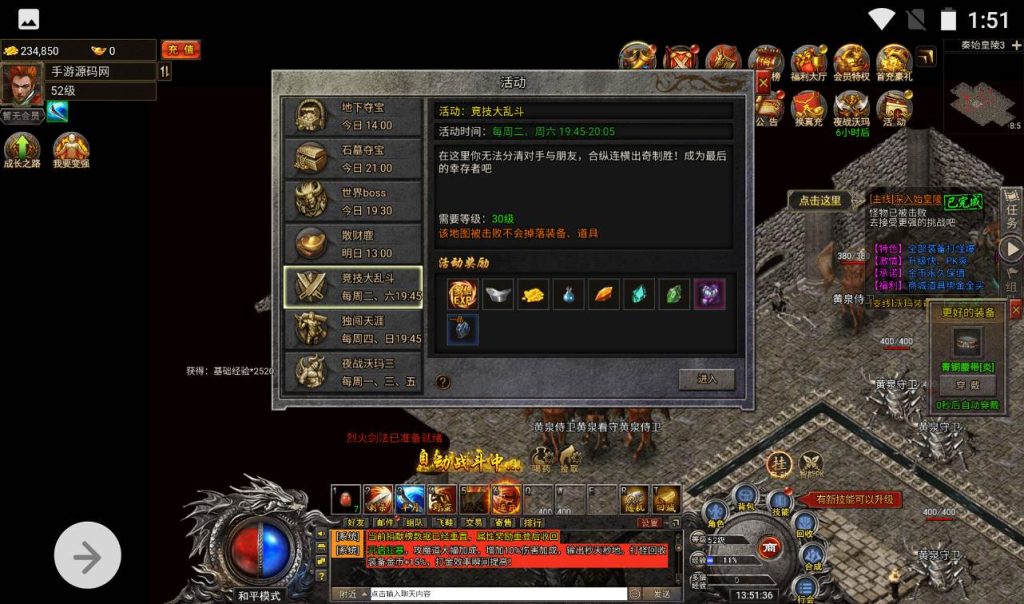Viewport: 1024px width, 604px height.
Task: Open the 背包 bag button
Action: click(x=745, y=498)
